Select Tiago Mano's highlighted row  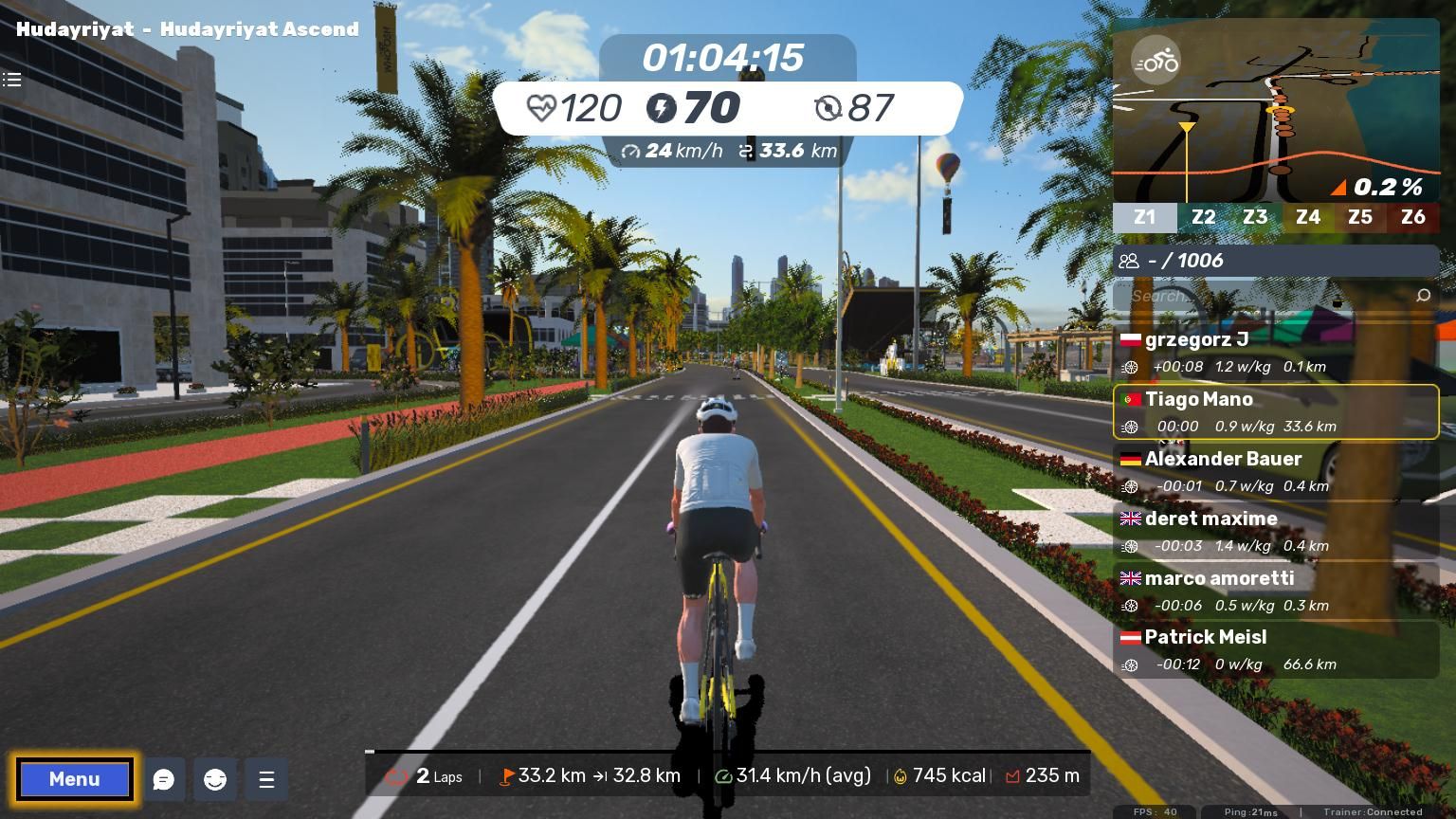(x=1275, y=411)
